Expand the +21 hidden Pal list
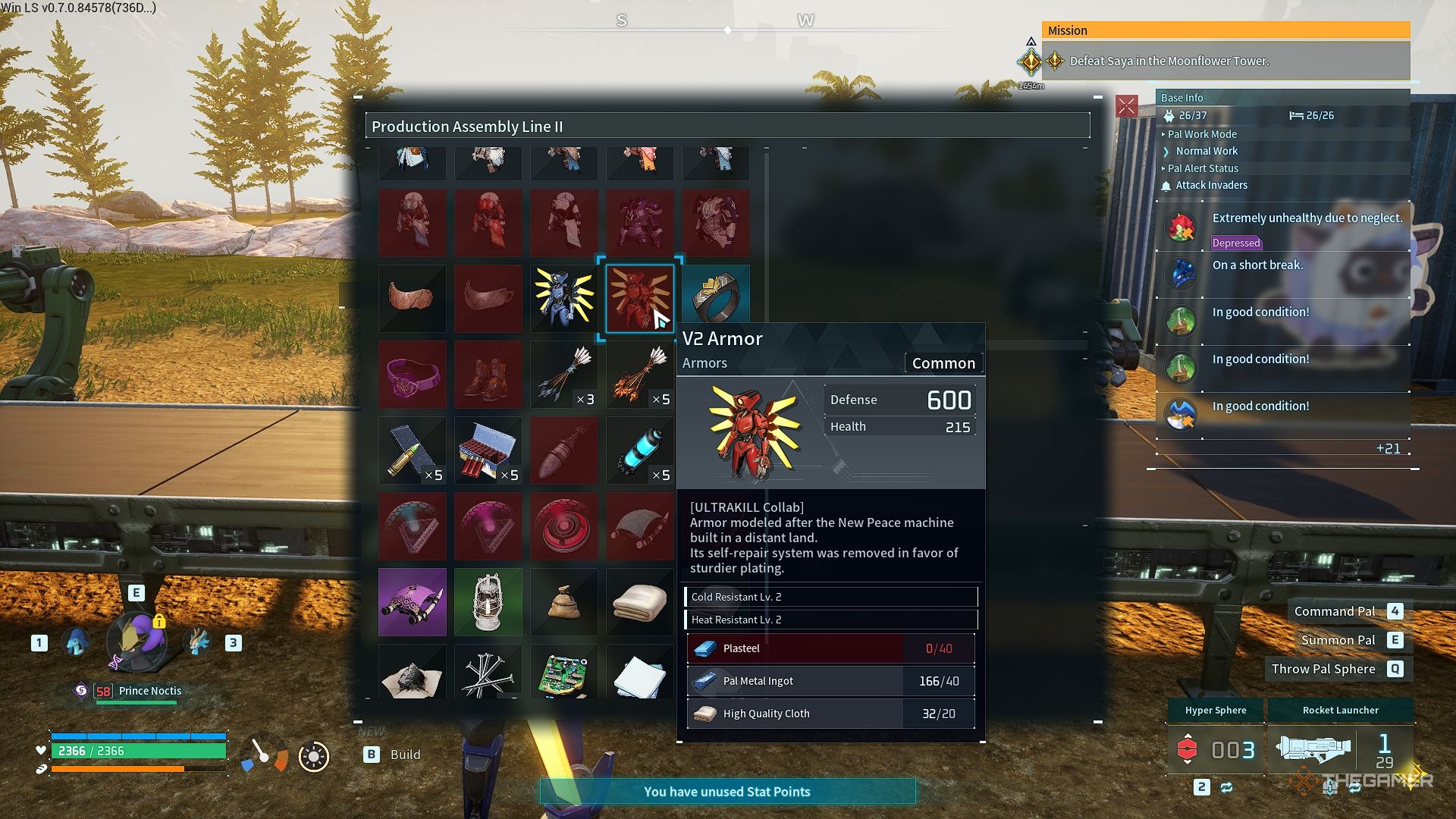 [1389, 448]
